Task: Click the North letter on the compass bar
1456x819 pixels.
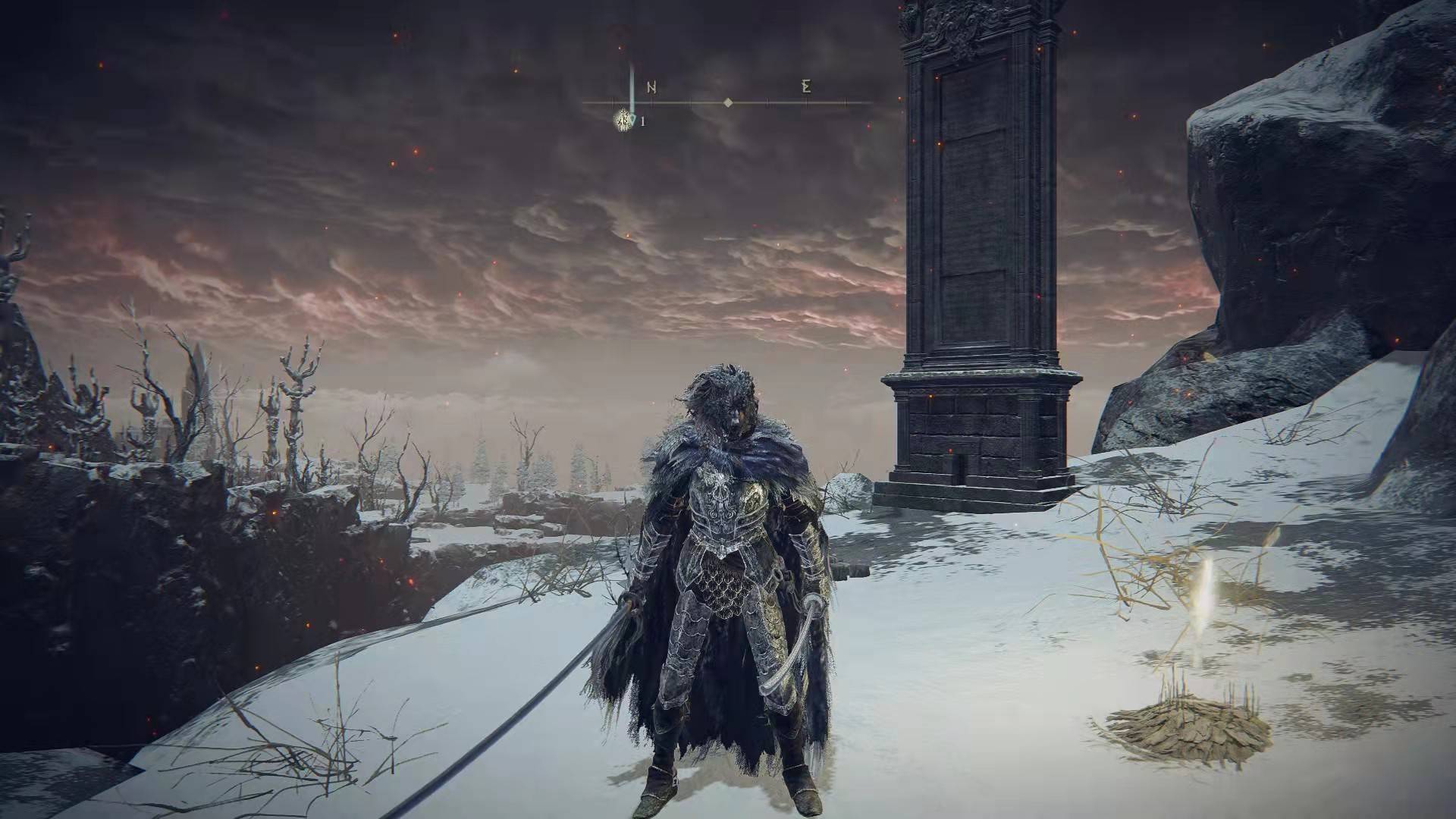Action: point(651,87)
